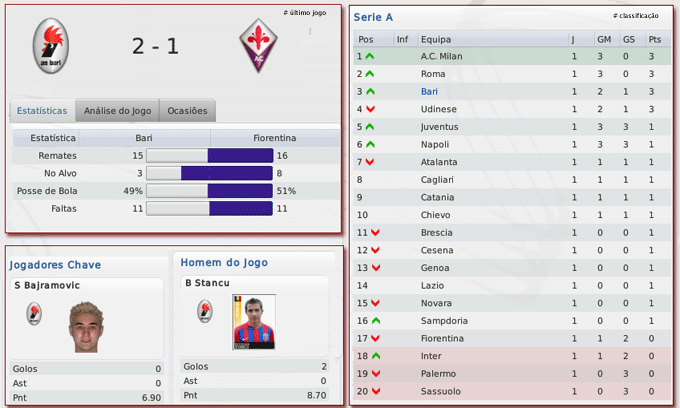
Task: Show the Ocasiões tab
Action: pyautogui.click(x=187, y=110)
